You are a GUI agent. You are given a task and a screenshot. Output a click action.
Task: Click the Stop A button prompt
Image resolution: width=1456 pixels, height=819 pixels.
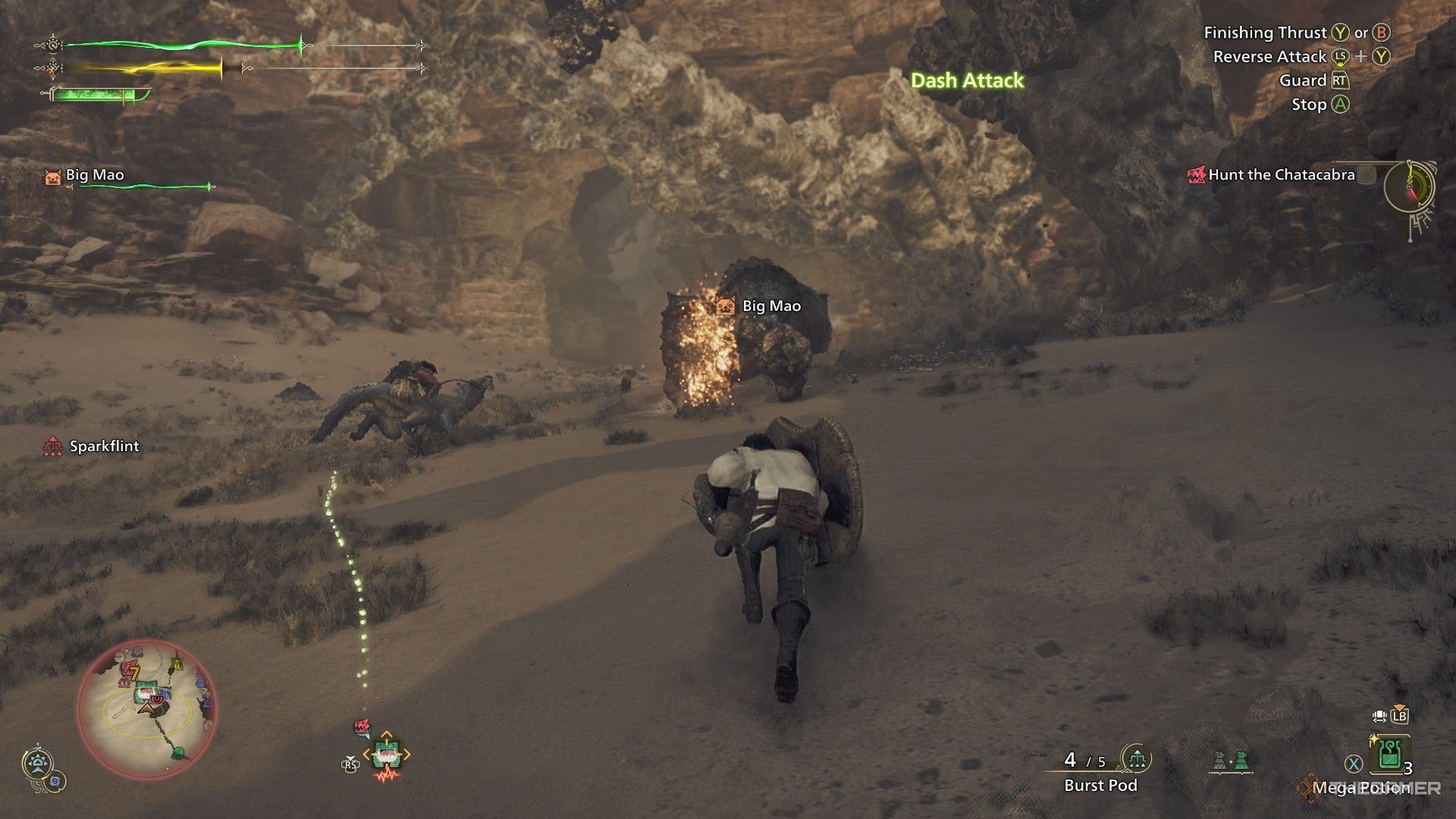(x=1319, y=105)
